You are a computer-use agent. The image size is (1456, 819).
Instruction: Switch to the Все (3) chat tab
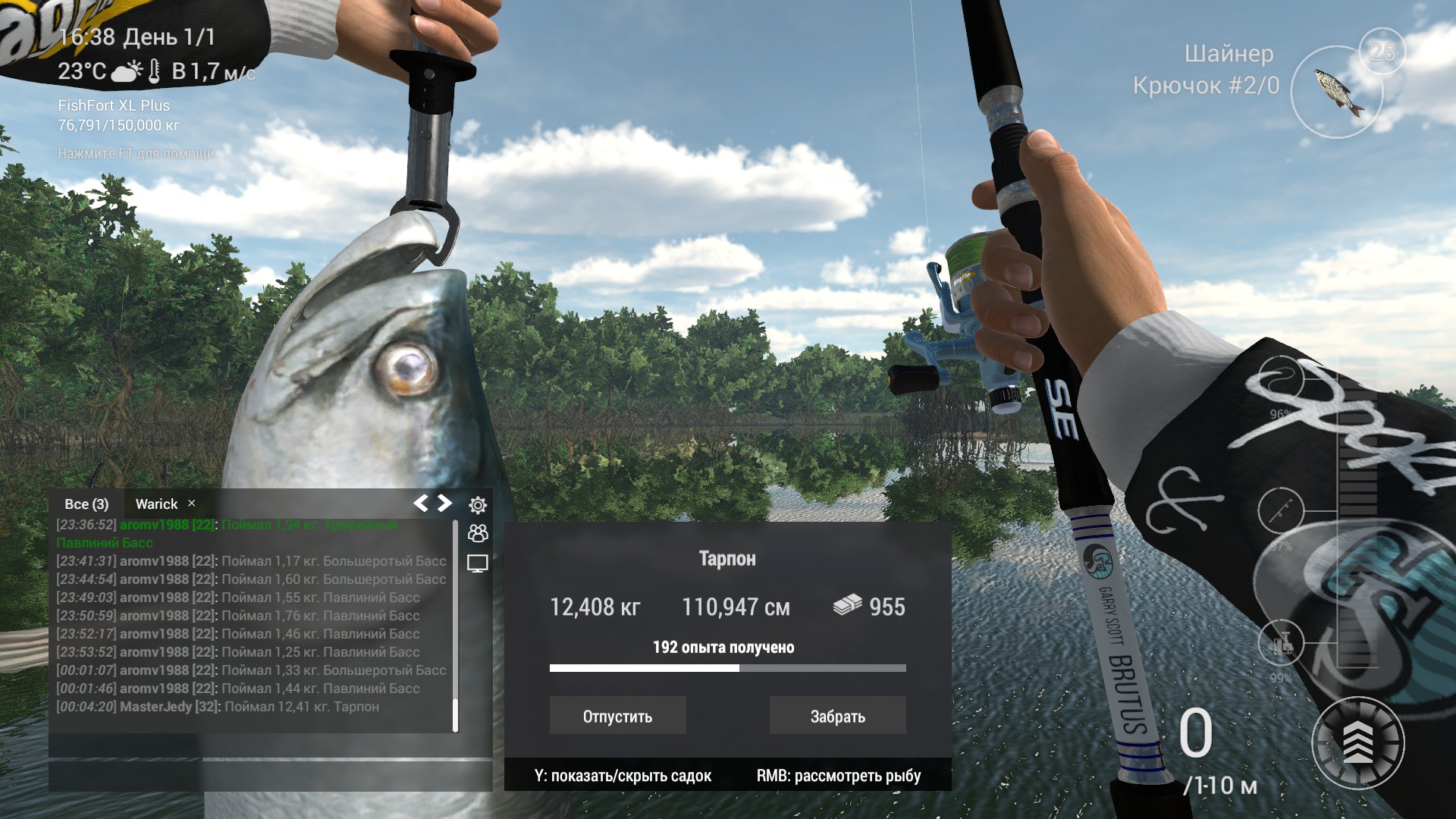tap(86, 503)
